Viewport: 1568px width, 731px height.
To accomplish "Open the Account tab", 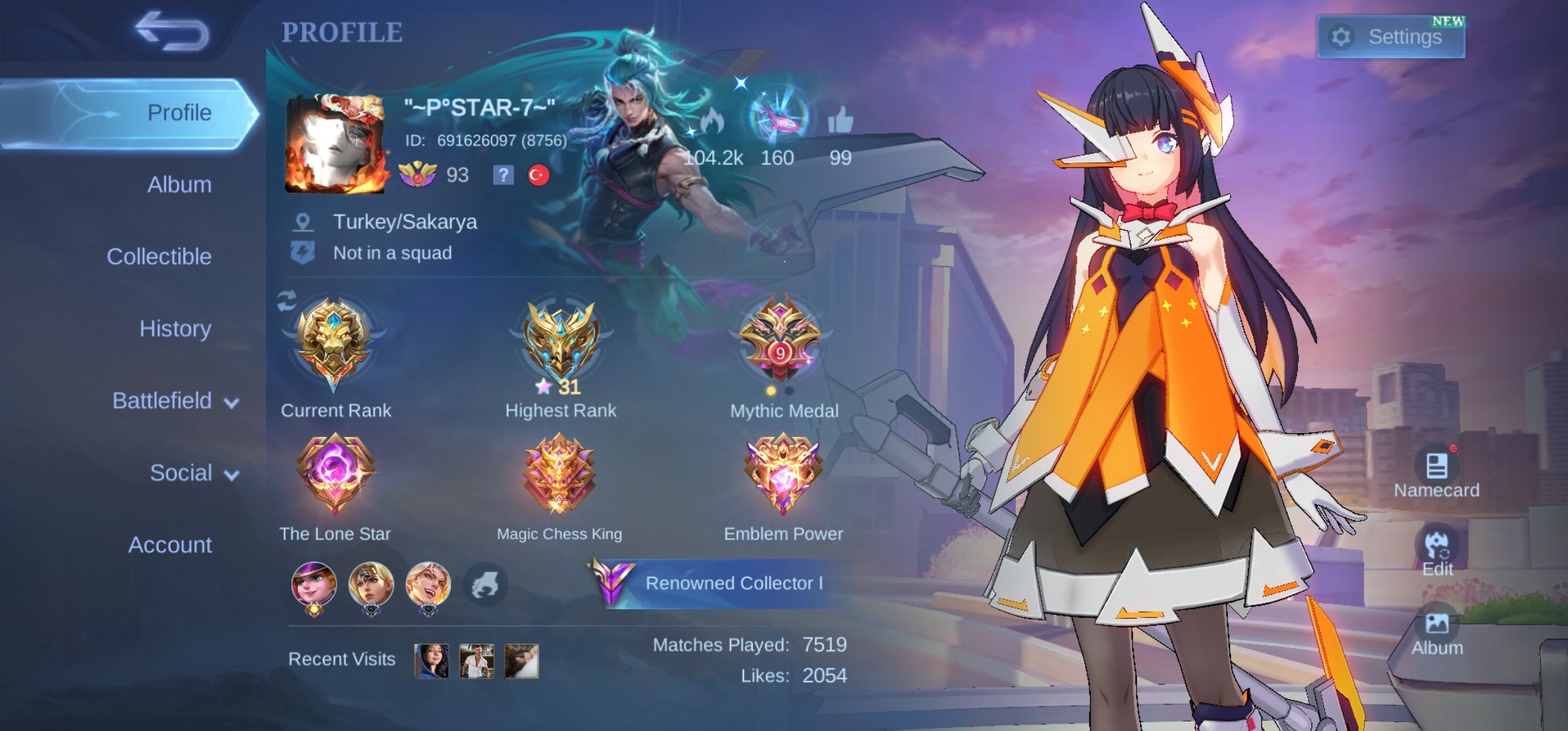I will [169, 545].
